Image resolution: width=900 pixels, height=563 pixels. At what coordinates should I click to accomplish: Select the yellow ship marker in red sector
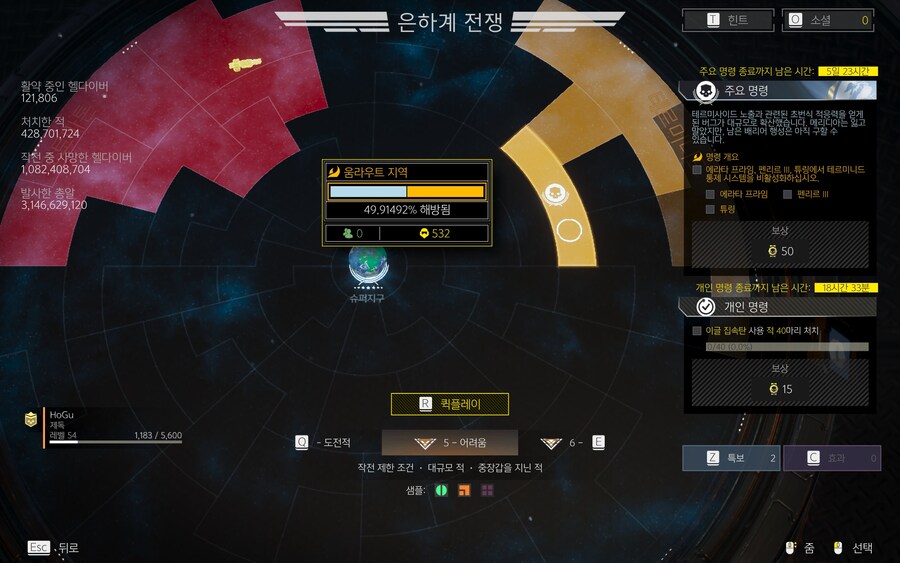coord(243,65)
